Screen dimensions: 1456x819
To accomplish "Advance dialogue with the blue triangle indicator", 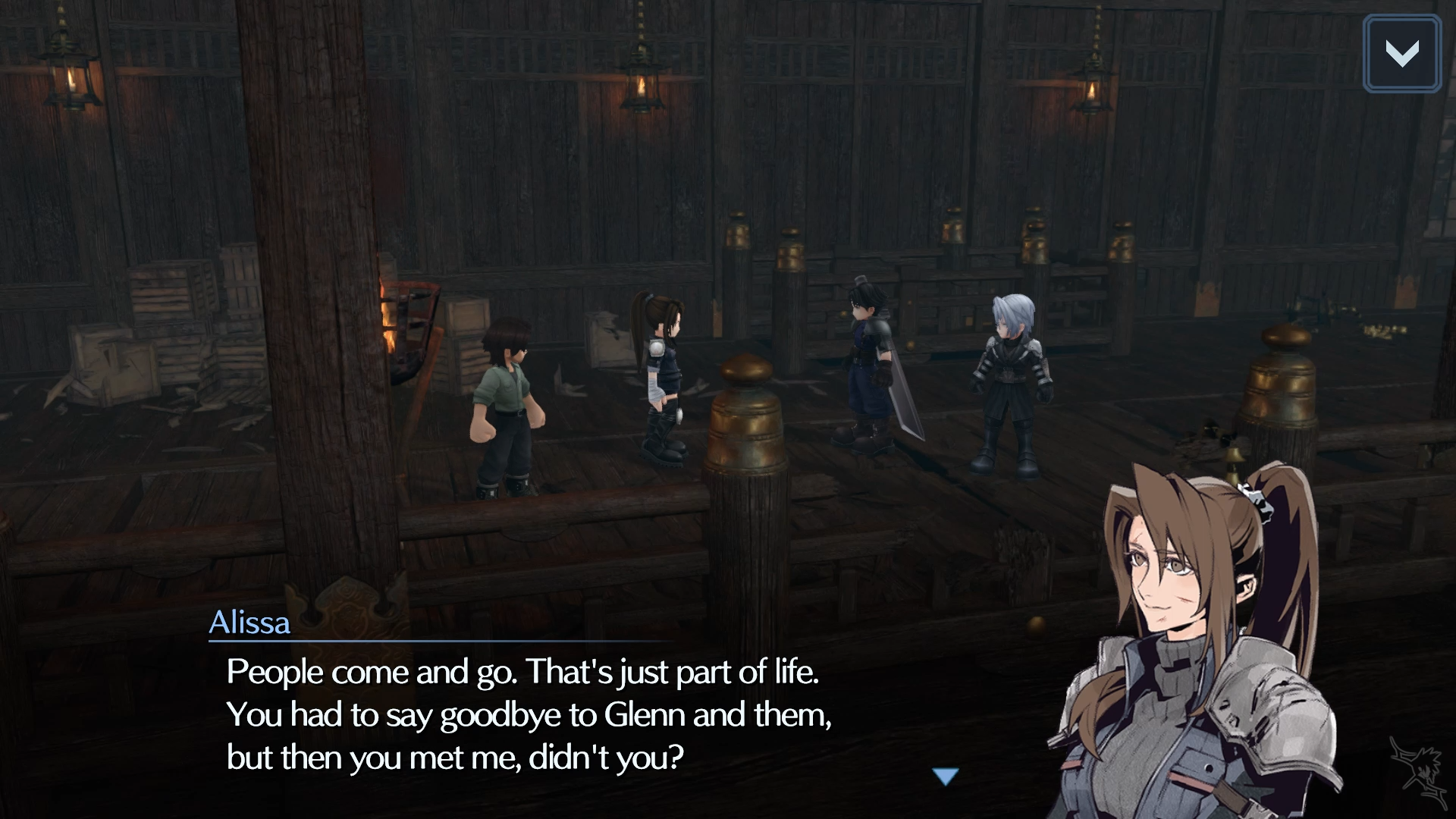I will pos(946,777).
